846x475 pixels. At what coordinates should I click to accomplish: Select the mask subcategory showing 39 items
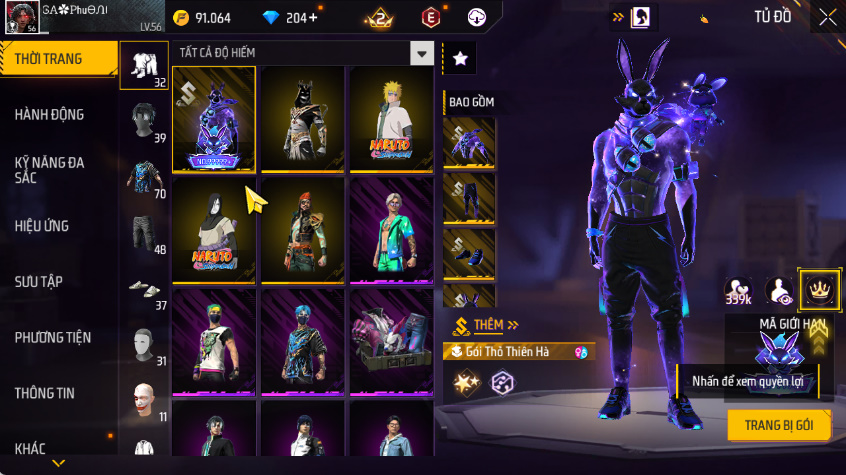145,122
